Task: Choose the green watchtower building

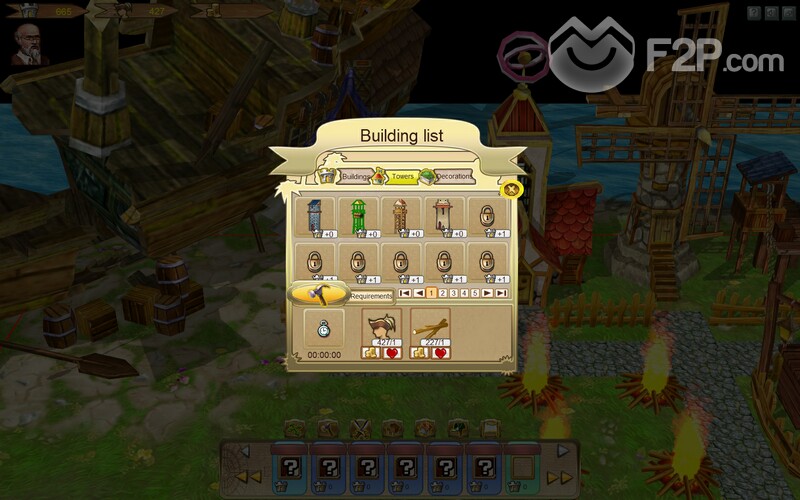Action: point(355,217)
